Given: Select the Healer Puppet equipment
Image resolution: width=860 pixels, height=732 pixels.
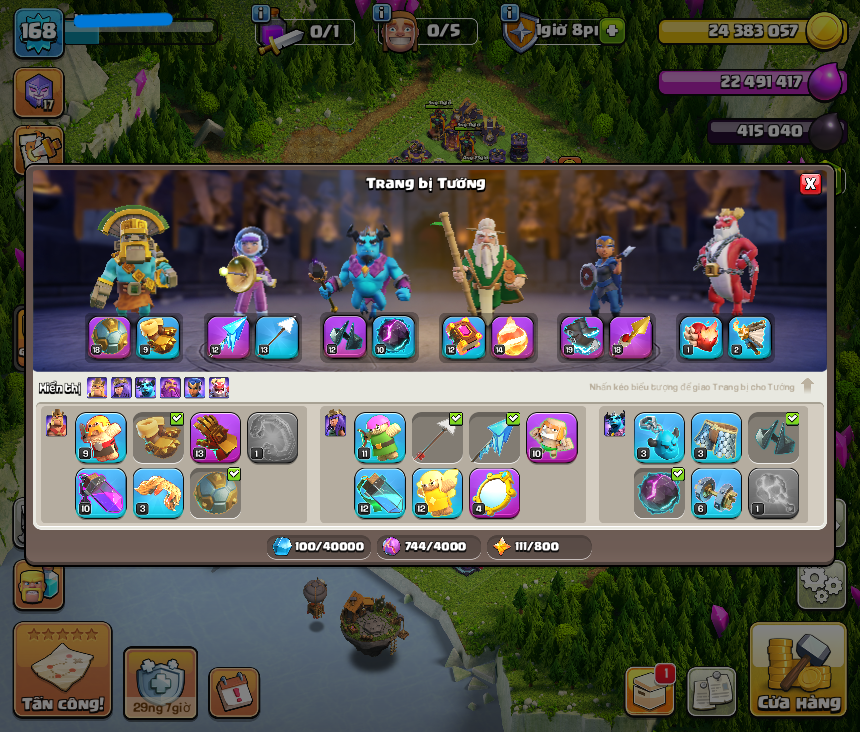Looking at the screenshot, I should click(552, 438).
